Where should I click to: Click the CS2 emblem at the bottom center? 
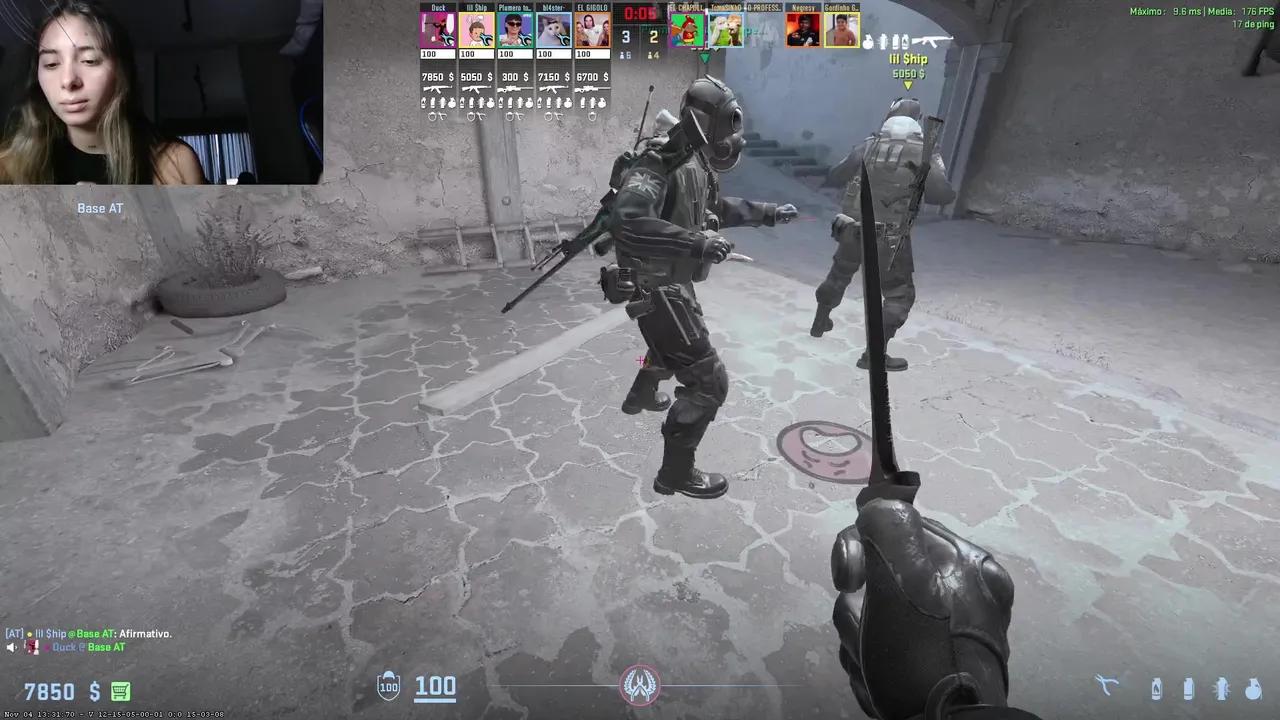pyautogui.click(x=640, y=684)
